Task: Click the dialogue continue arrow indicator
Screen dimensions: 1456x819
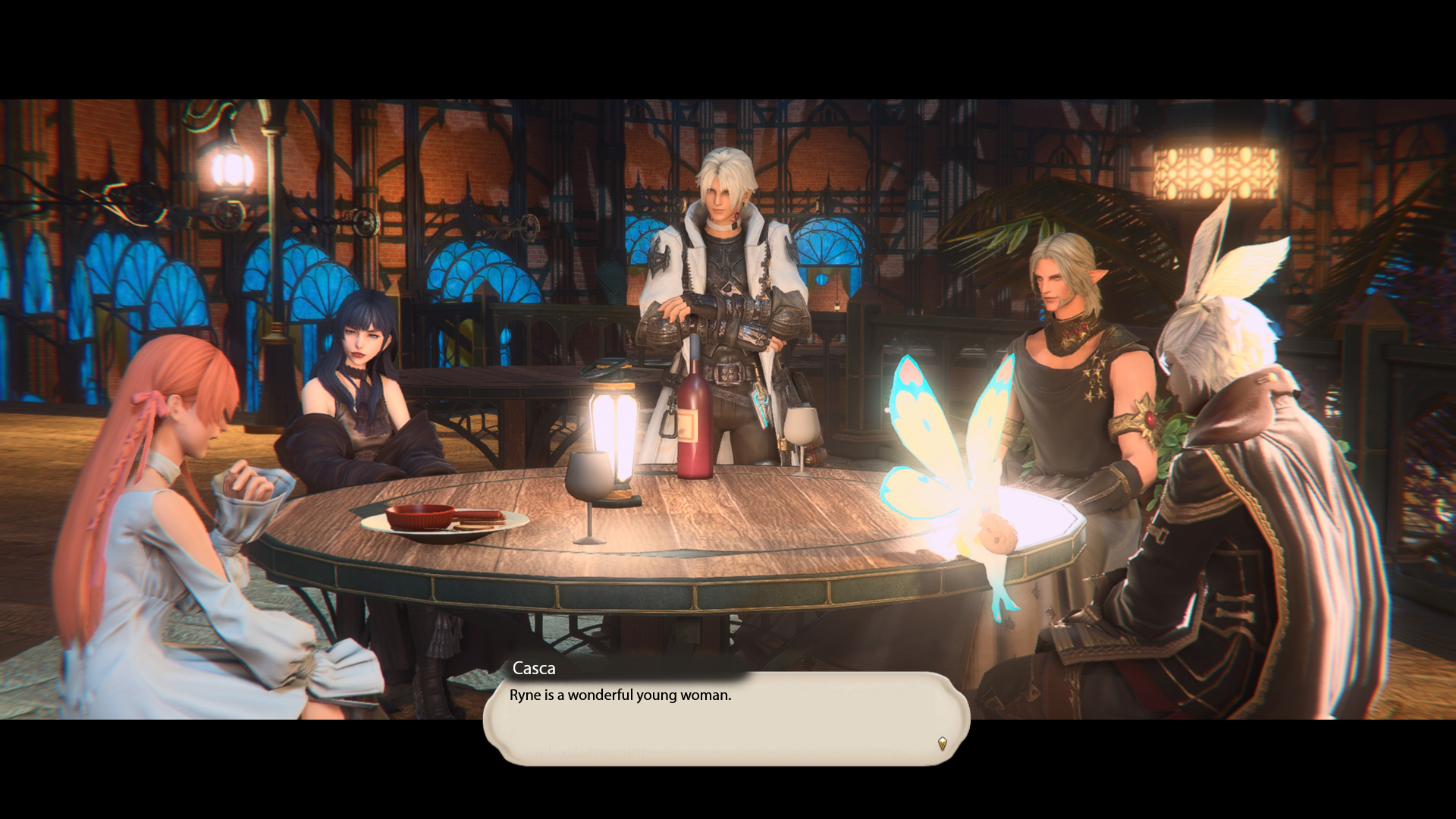Action: (942, 743)
